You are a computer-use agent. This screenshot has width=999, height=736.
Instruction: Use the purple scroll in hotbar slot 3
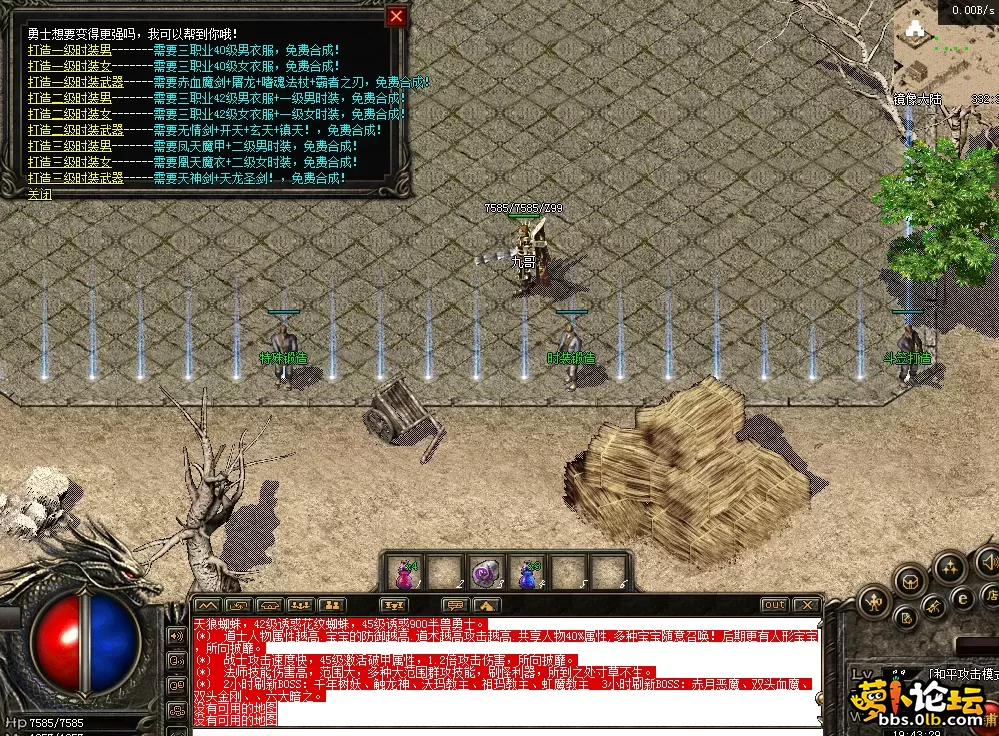486,572
